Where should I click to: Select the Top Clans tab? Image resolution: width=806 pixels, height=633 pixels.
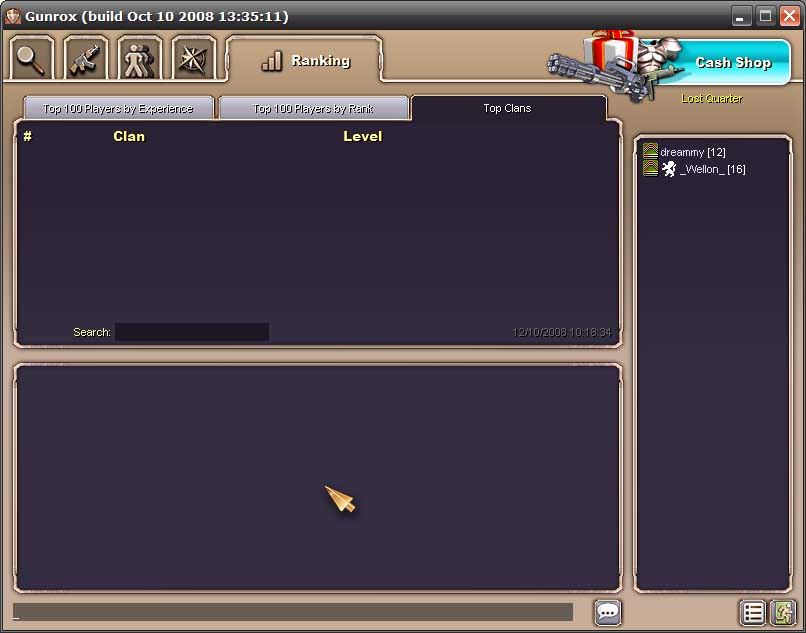tap(507, 108)
